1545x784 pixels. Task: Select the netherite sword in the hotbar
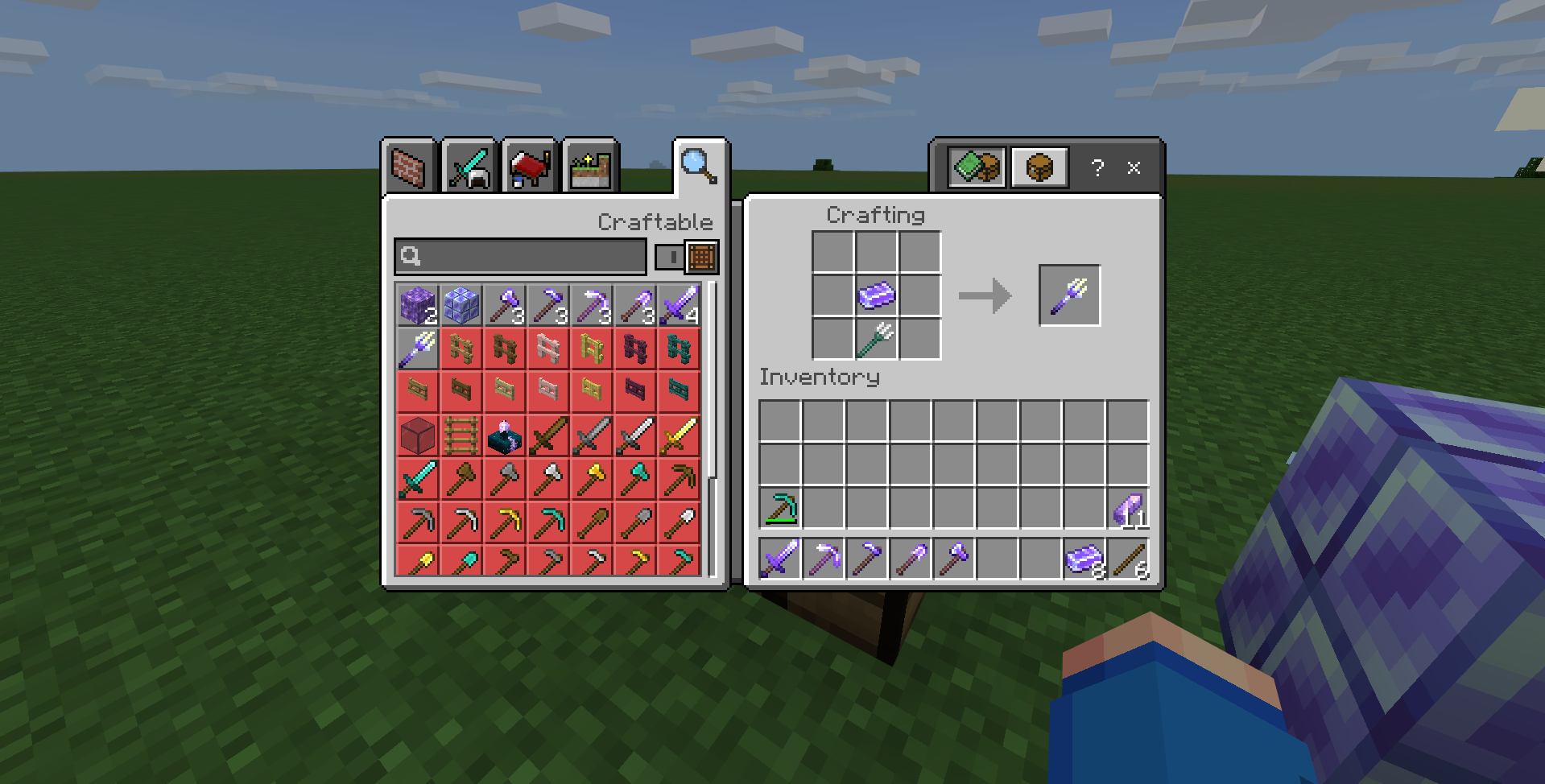(780, 559)
